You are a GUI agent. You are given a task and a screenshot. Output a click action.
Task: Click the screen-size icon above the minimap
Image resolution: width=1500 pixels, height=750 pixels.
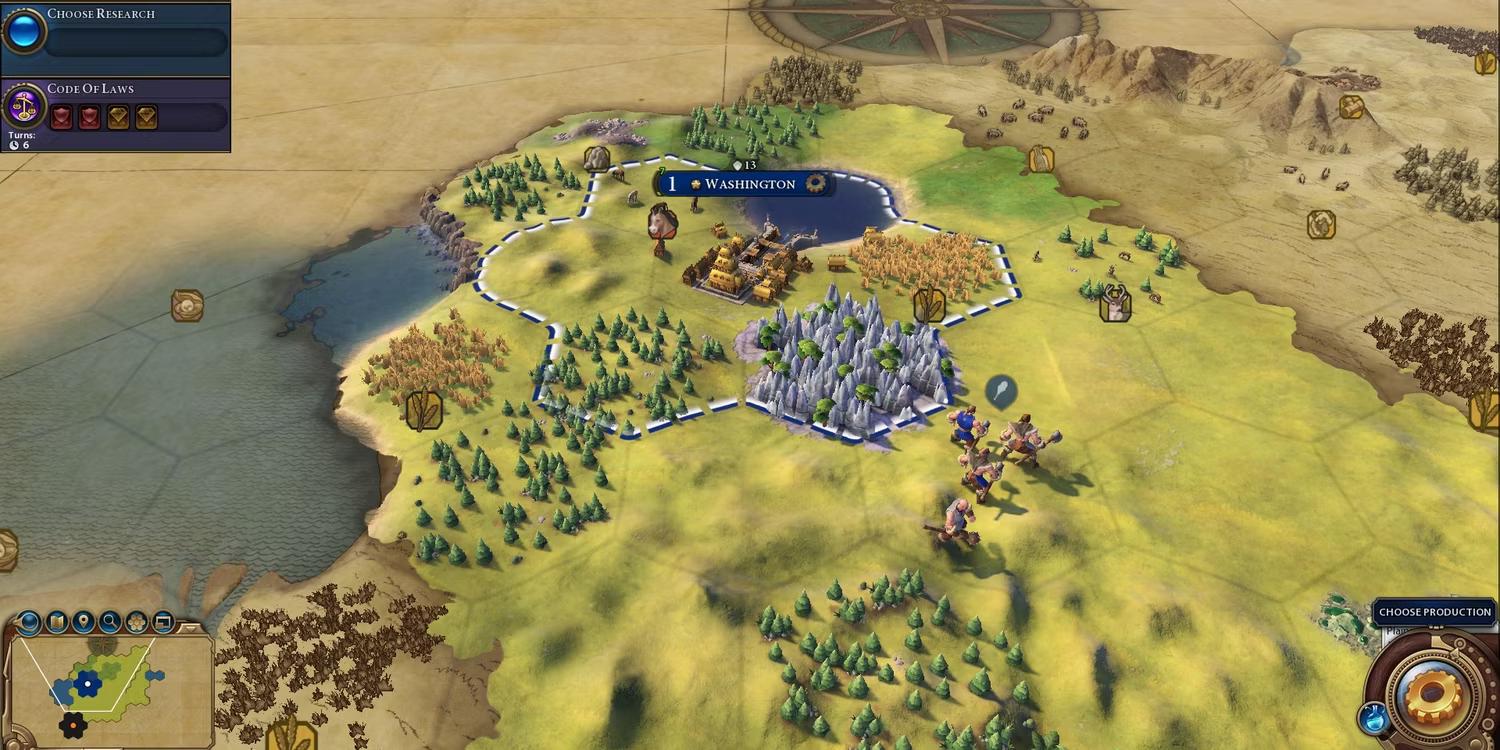[162, 623]
